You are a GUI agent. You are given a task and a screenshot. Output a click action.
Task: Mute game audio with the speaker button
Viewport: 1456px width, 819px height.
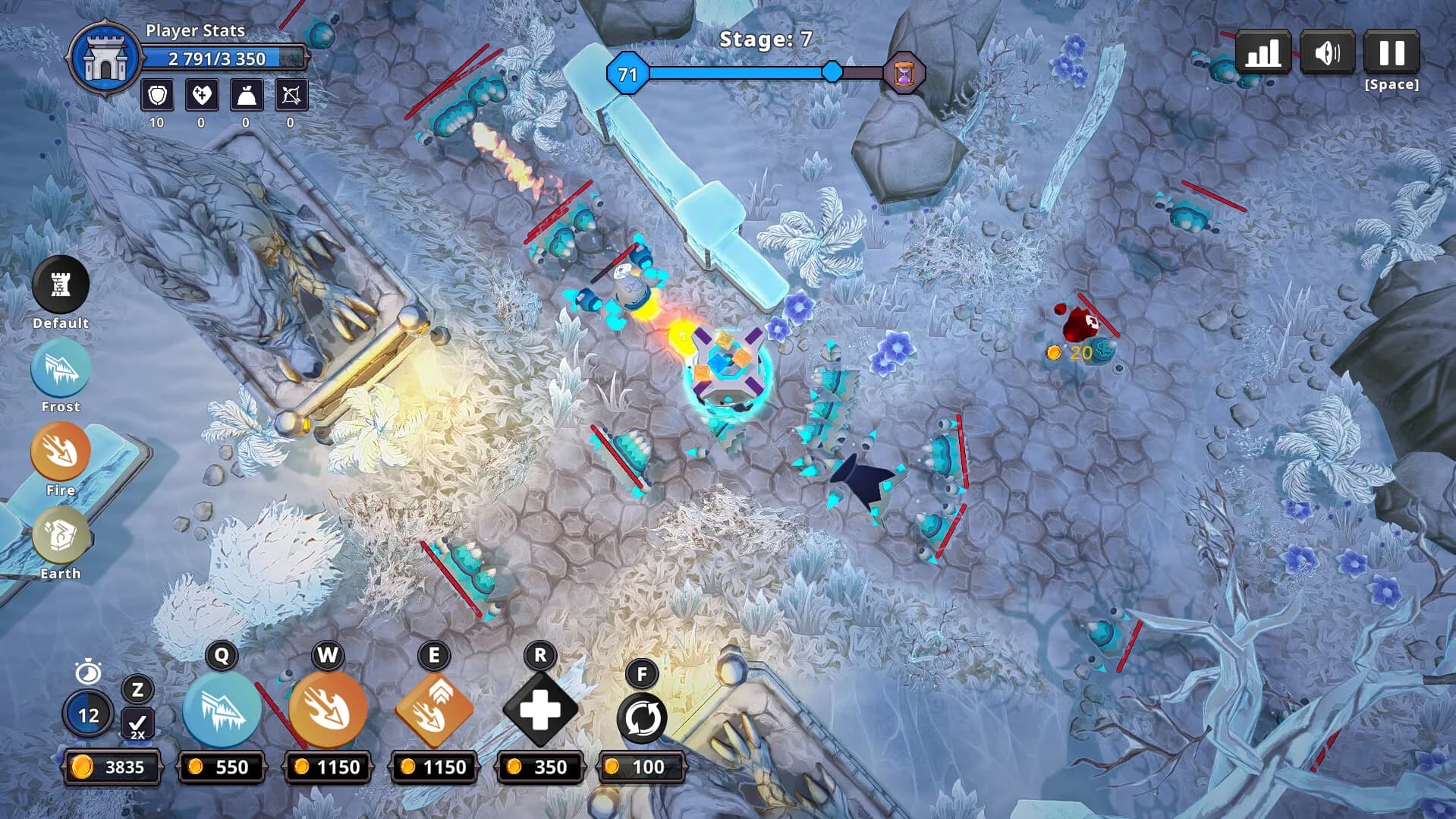click(x=1328, y=53)
